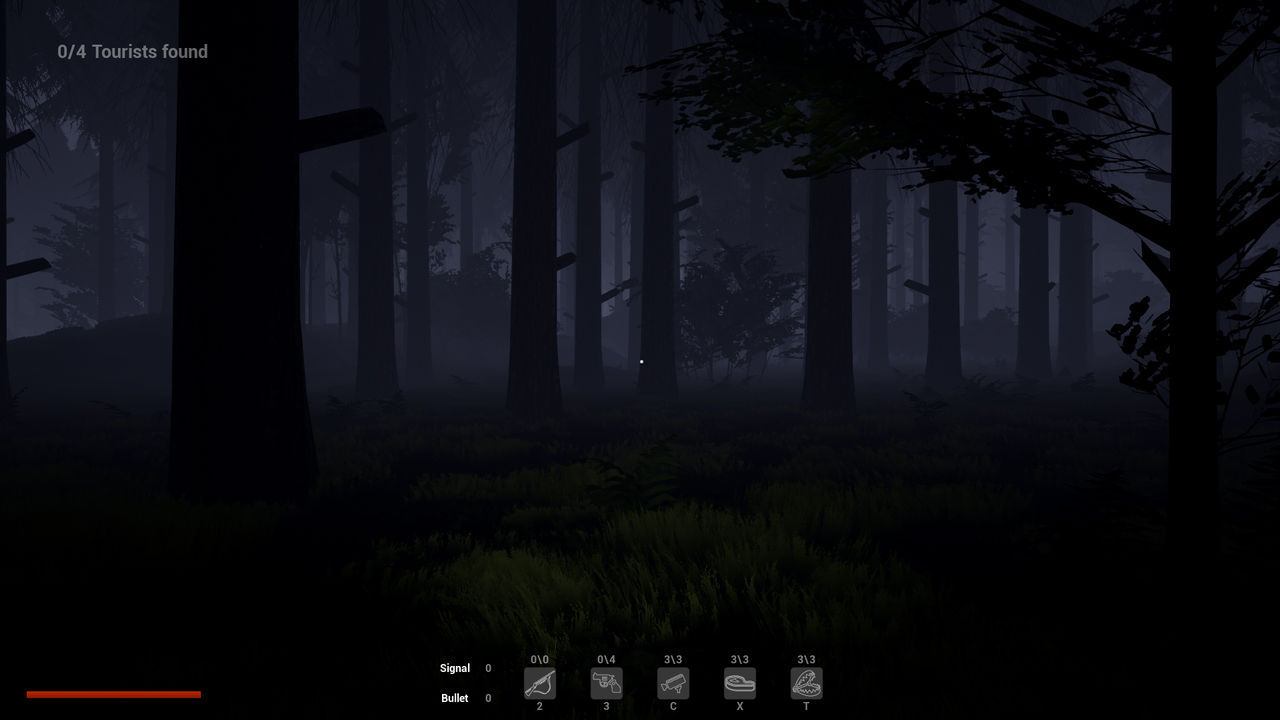Click the Signal label in the HUD
This screenshot has height=720, width=1280.
pyautogui.click(x=455, y=668)
